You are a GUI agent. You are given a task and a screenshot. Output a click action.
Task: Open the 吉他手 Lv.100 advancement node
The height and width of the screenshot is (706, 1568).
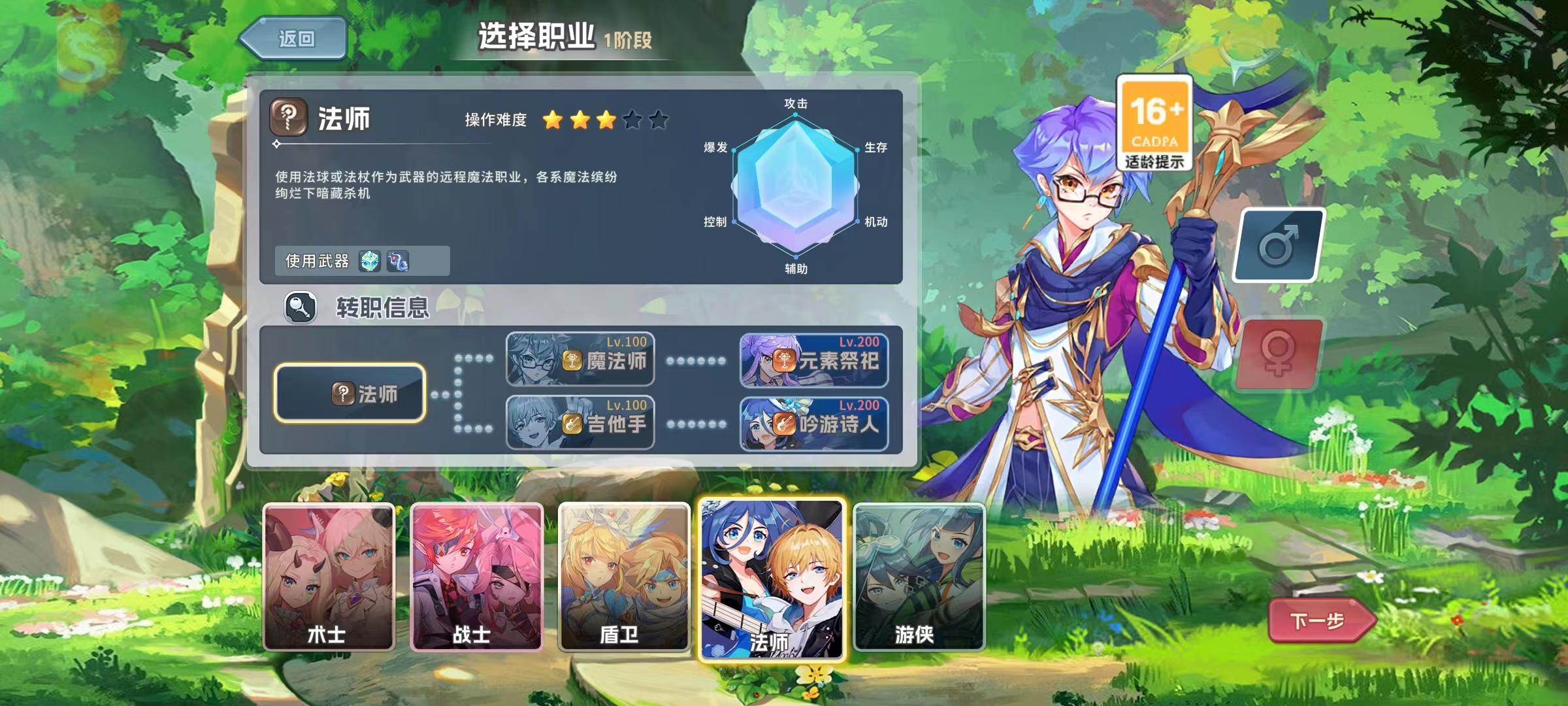click(580, 424)
